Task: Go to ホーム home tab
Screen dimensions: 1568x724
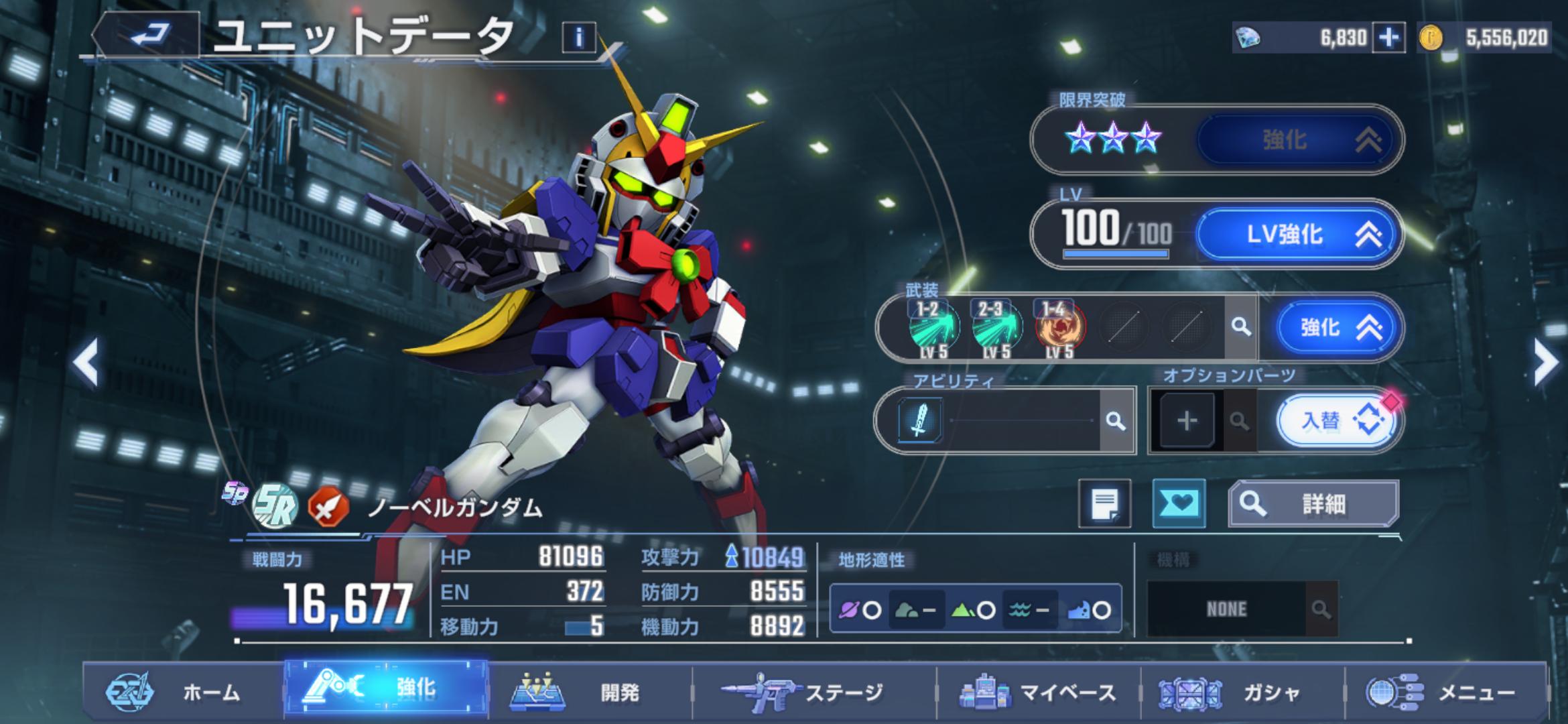Action: [x=181, y=692]
